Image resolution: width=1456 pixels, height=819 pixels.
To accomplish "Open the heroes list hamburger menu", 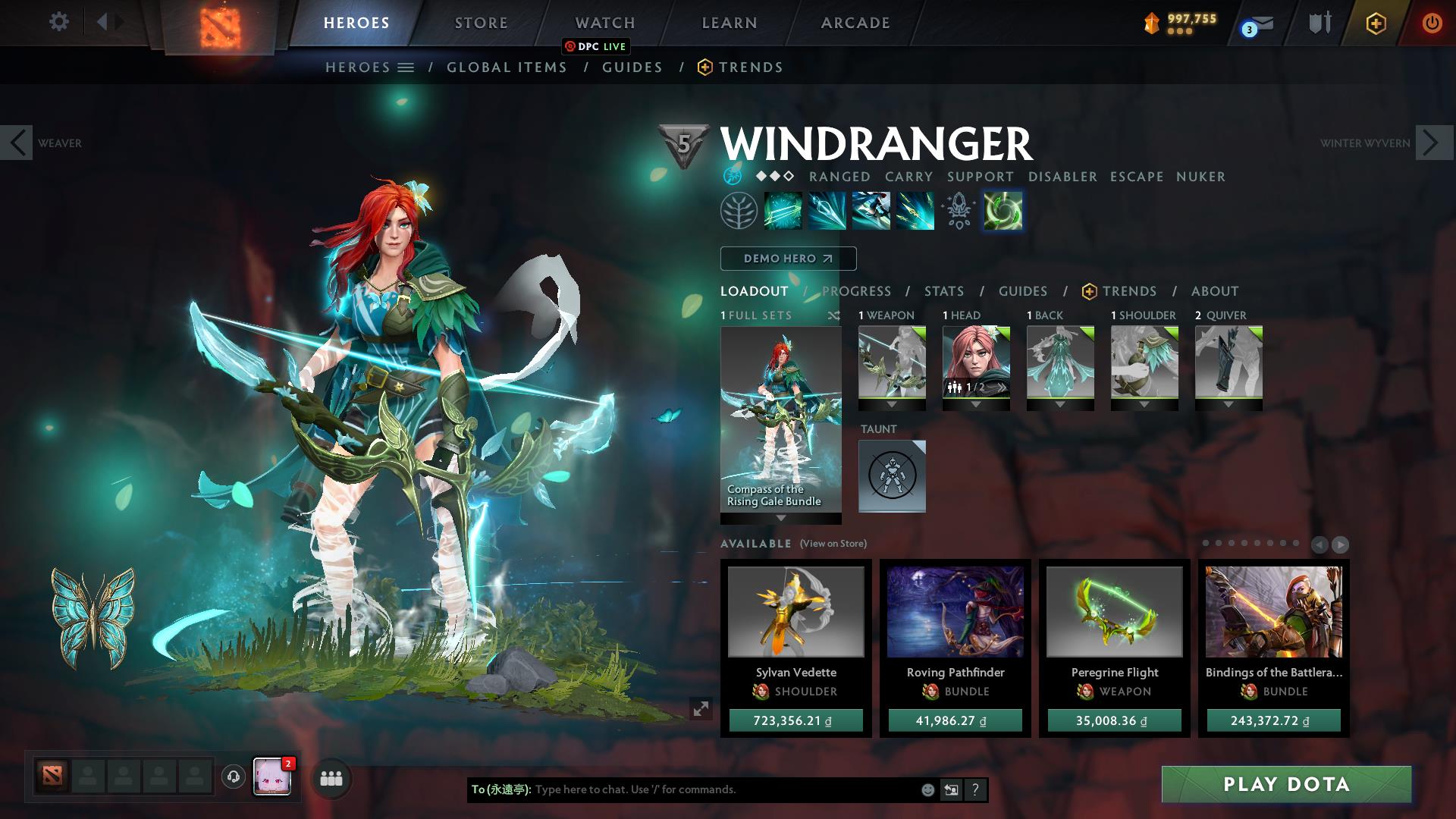I will [406, 67].
